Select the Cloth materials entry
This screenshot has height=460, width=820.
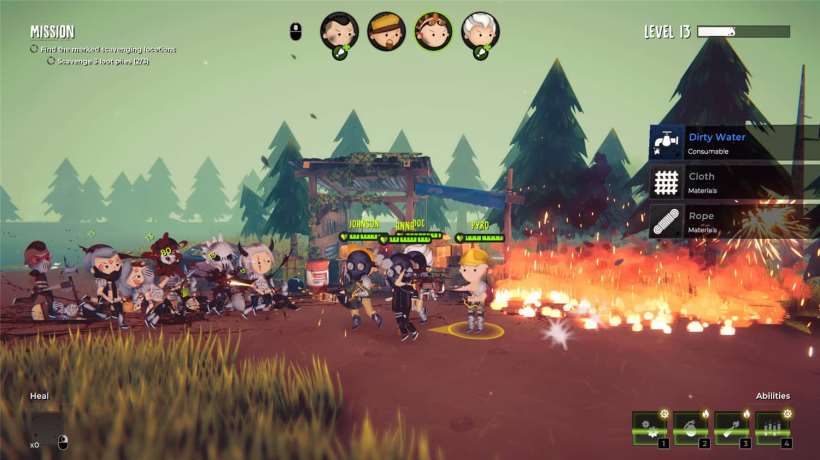click(734, 180)
